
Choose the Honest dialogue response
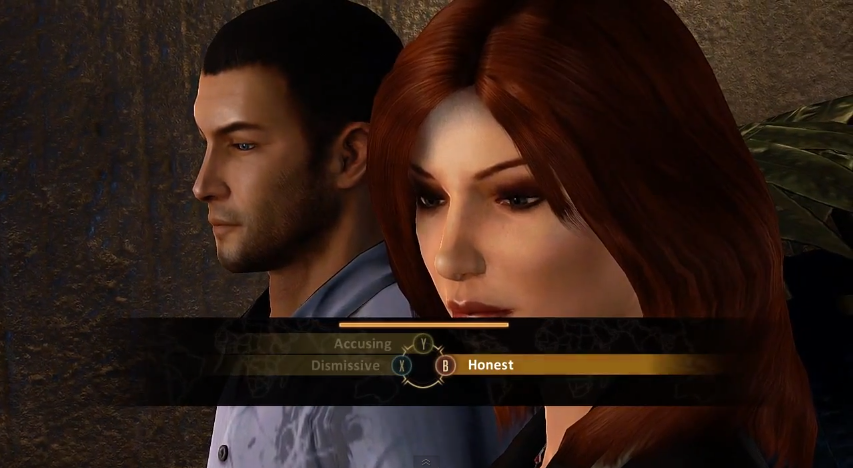(x=491, y=365)
